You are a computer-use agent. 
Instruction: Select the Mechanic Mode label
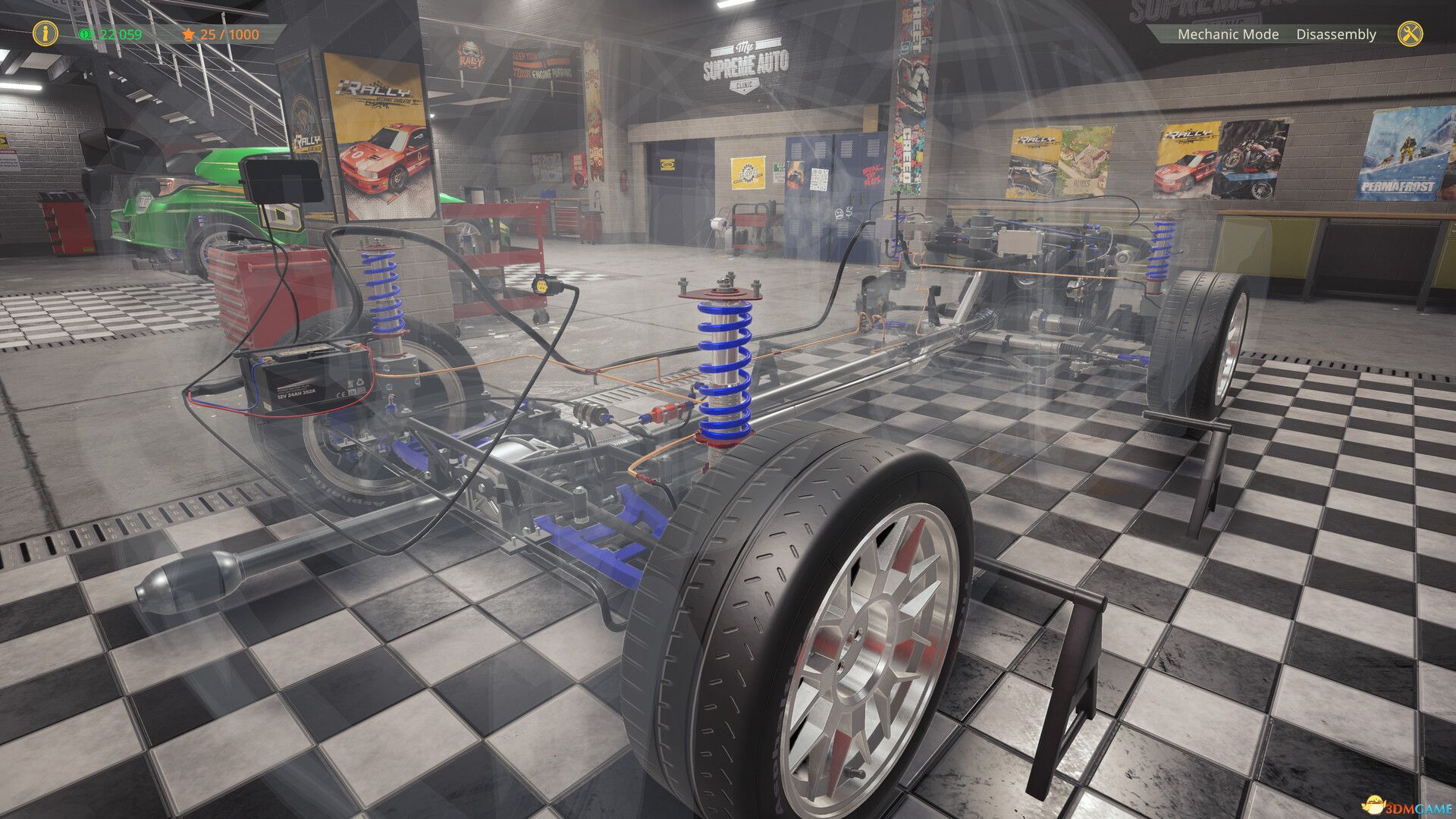pos(1227,34)
